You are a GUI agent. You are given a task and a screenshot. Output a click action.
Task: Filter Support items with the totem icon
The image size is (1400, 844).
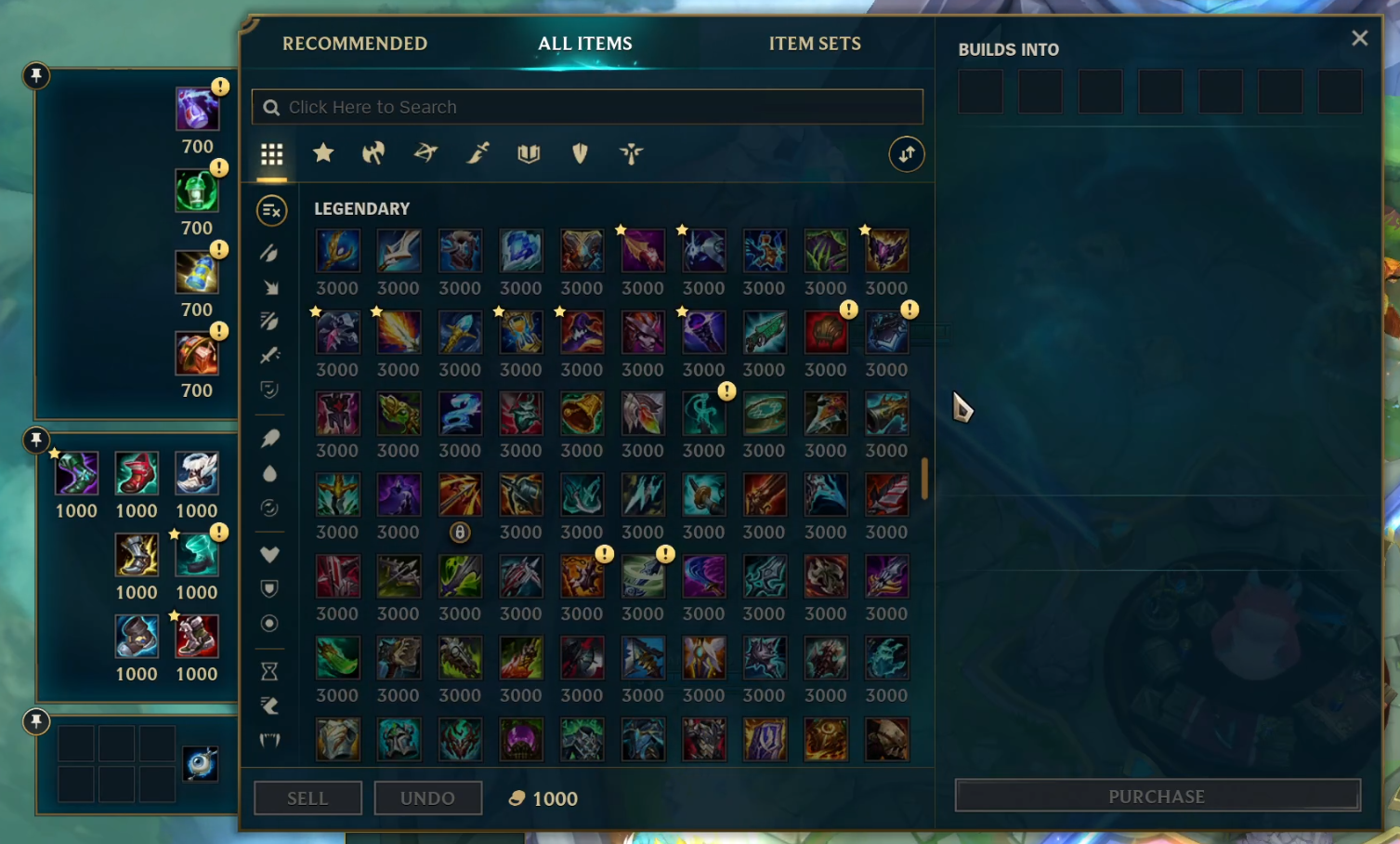point(632,154)
